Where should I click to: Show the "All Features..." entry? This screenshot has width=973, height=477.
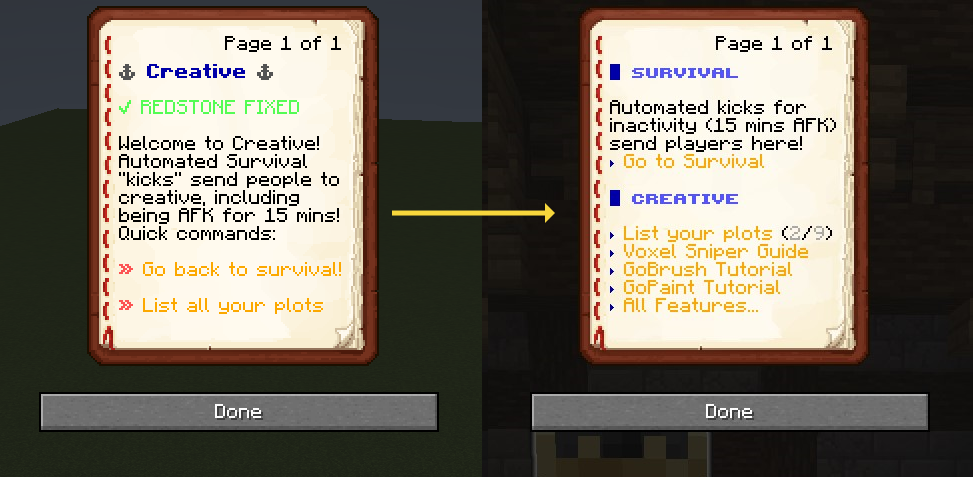[690, 306]
